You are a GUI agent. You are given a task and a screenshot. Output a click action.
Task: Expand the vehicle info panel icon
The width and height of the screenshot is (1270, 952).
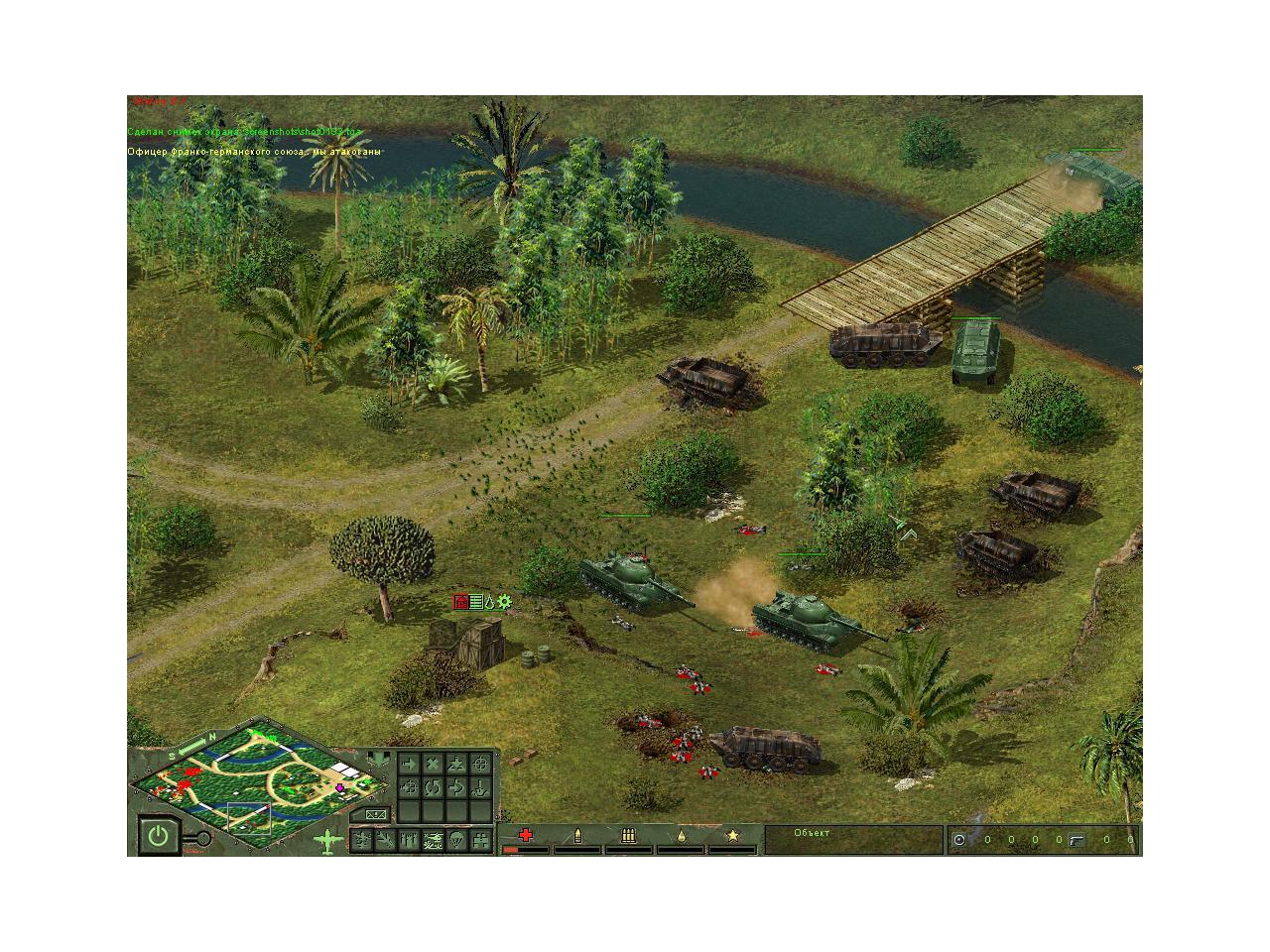coord(459,601)
